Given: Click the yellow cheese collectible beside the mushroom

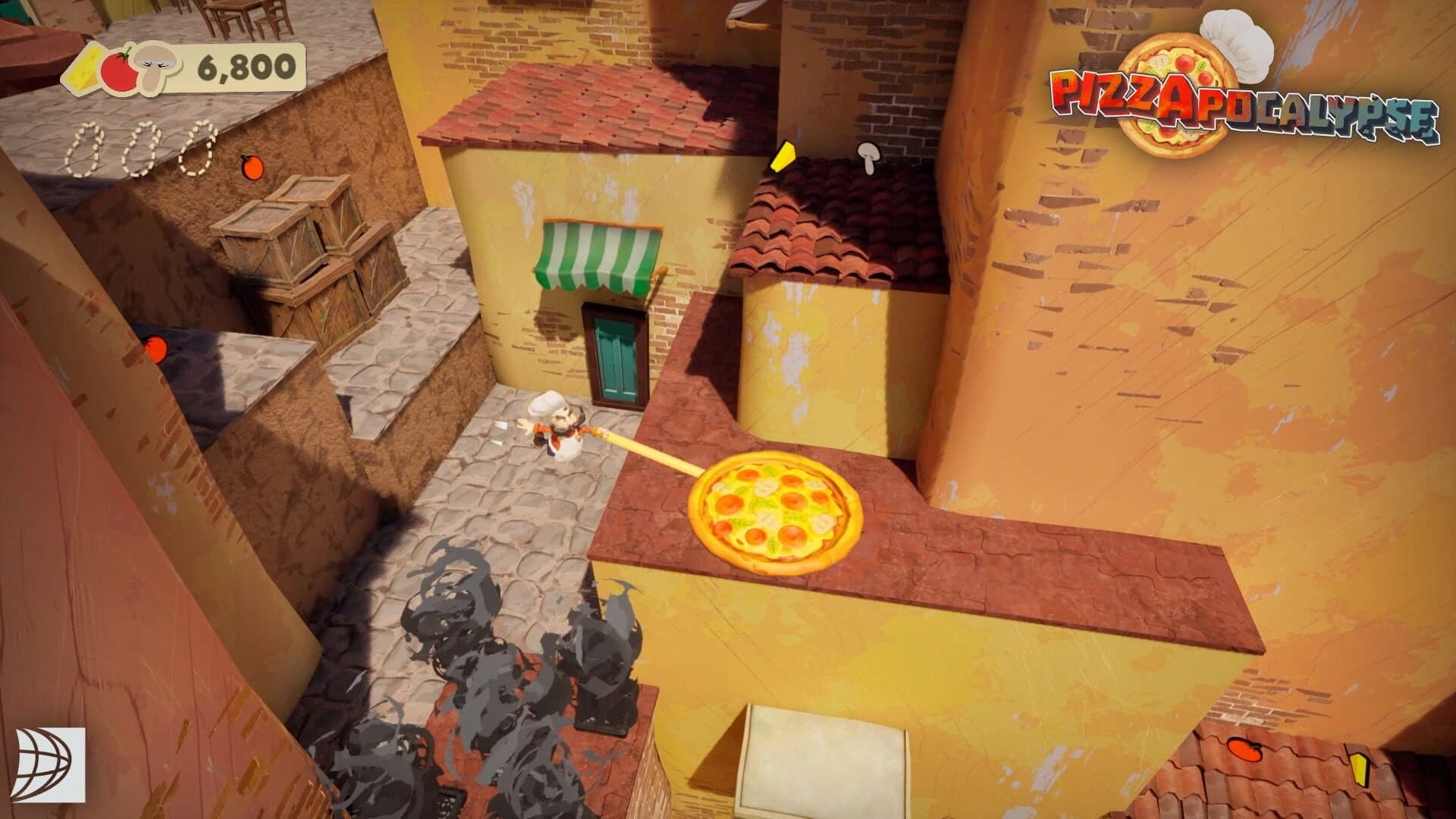Looking at the screenshot, I should coord(783,155).
